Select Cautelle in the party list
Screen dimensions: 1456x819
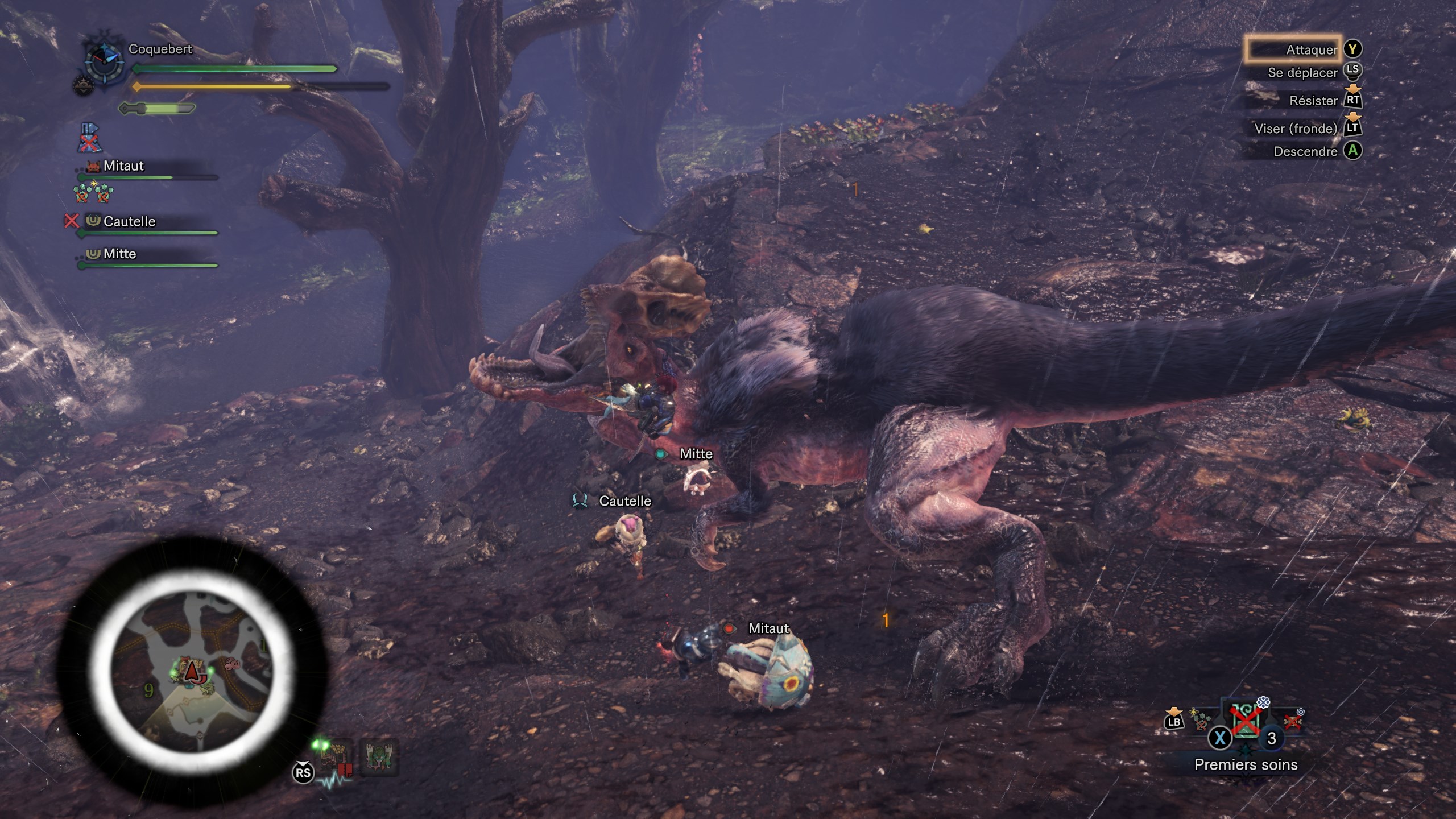point(129,221)
